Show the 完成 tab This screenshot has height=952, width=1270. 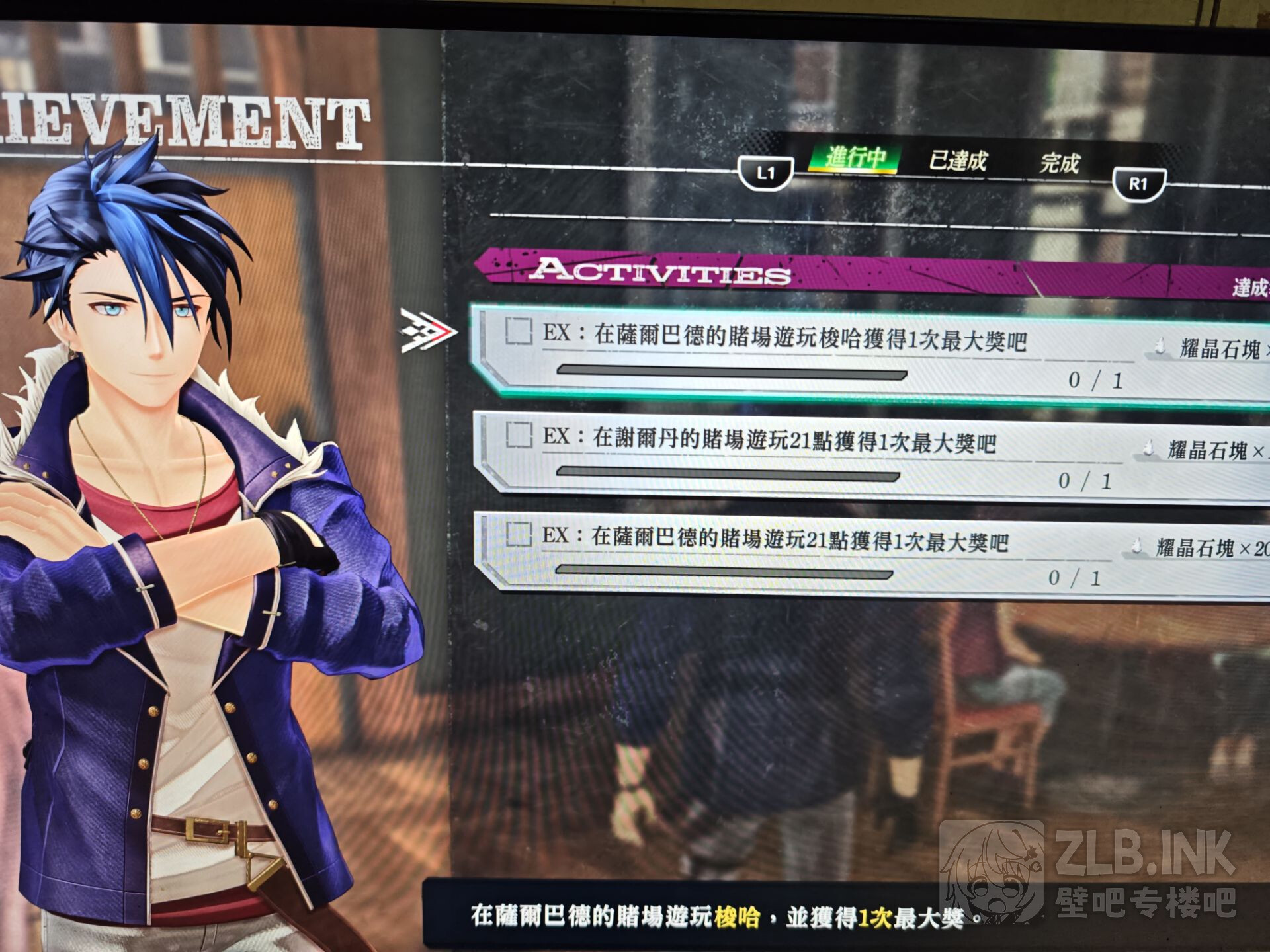pos(1059,163)
